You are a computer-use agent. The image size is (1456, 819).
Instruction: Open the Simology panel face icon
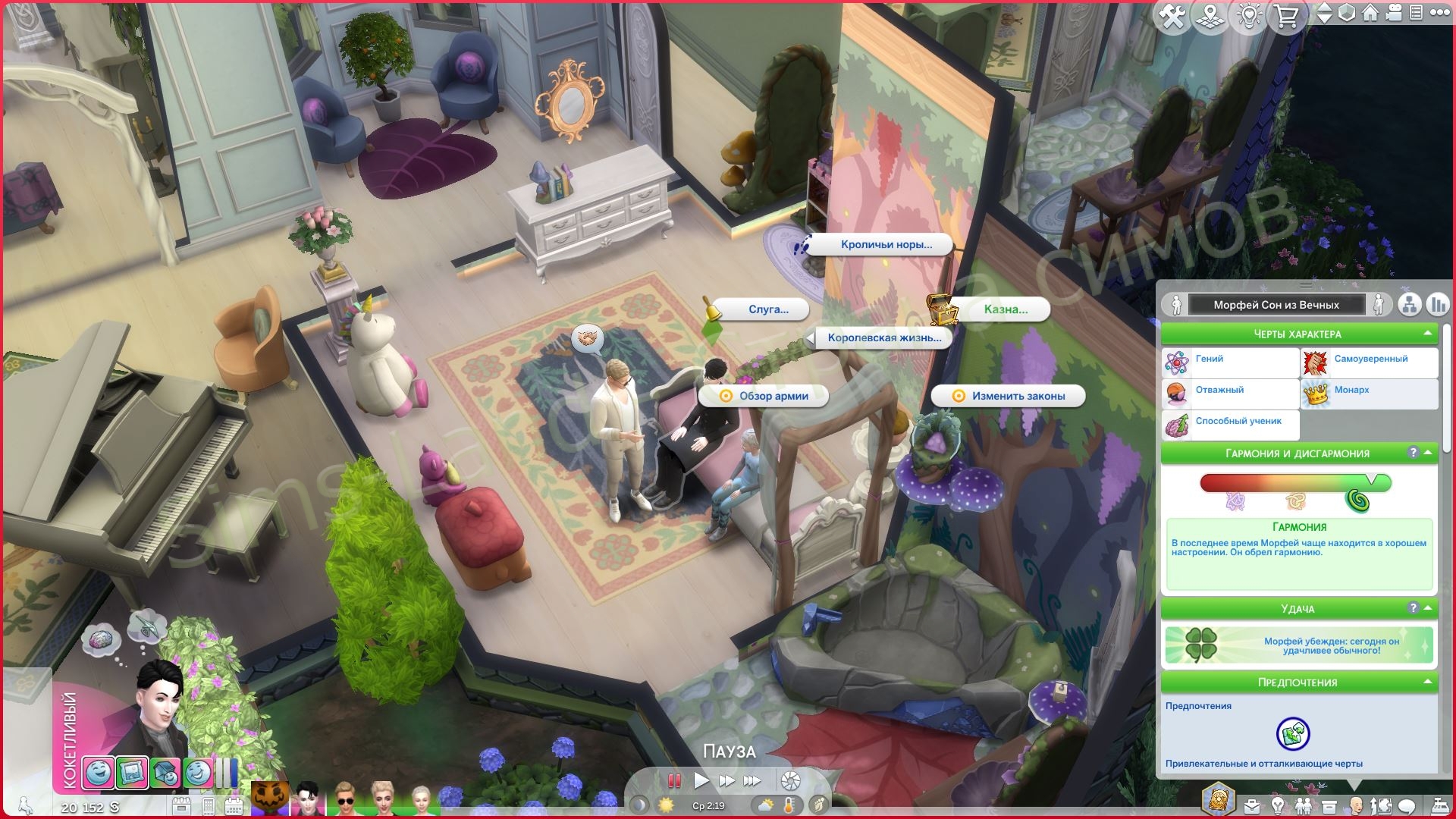[1356, 805]
